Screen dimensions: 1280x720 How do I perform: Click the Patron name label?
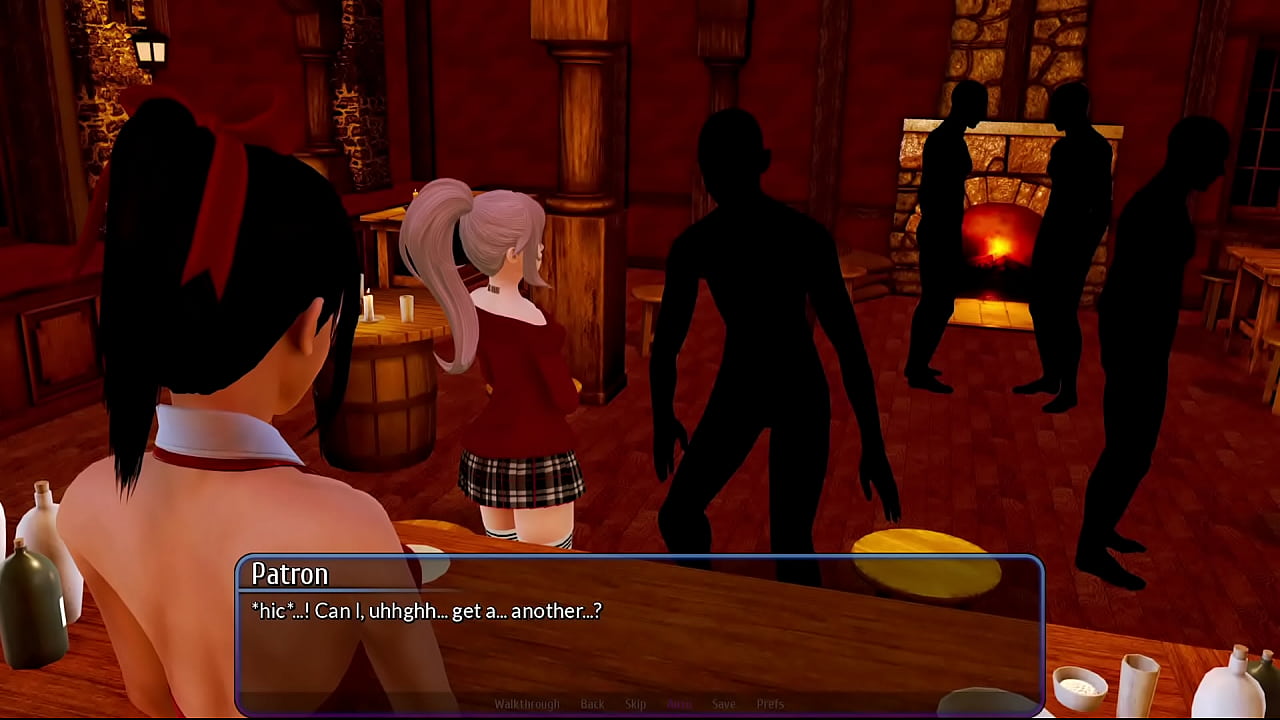tap(290, 574)
